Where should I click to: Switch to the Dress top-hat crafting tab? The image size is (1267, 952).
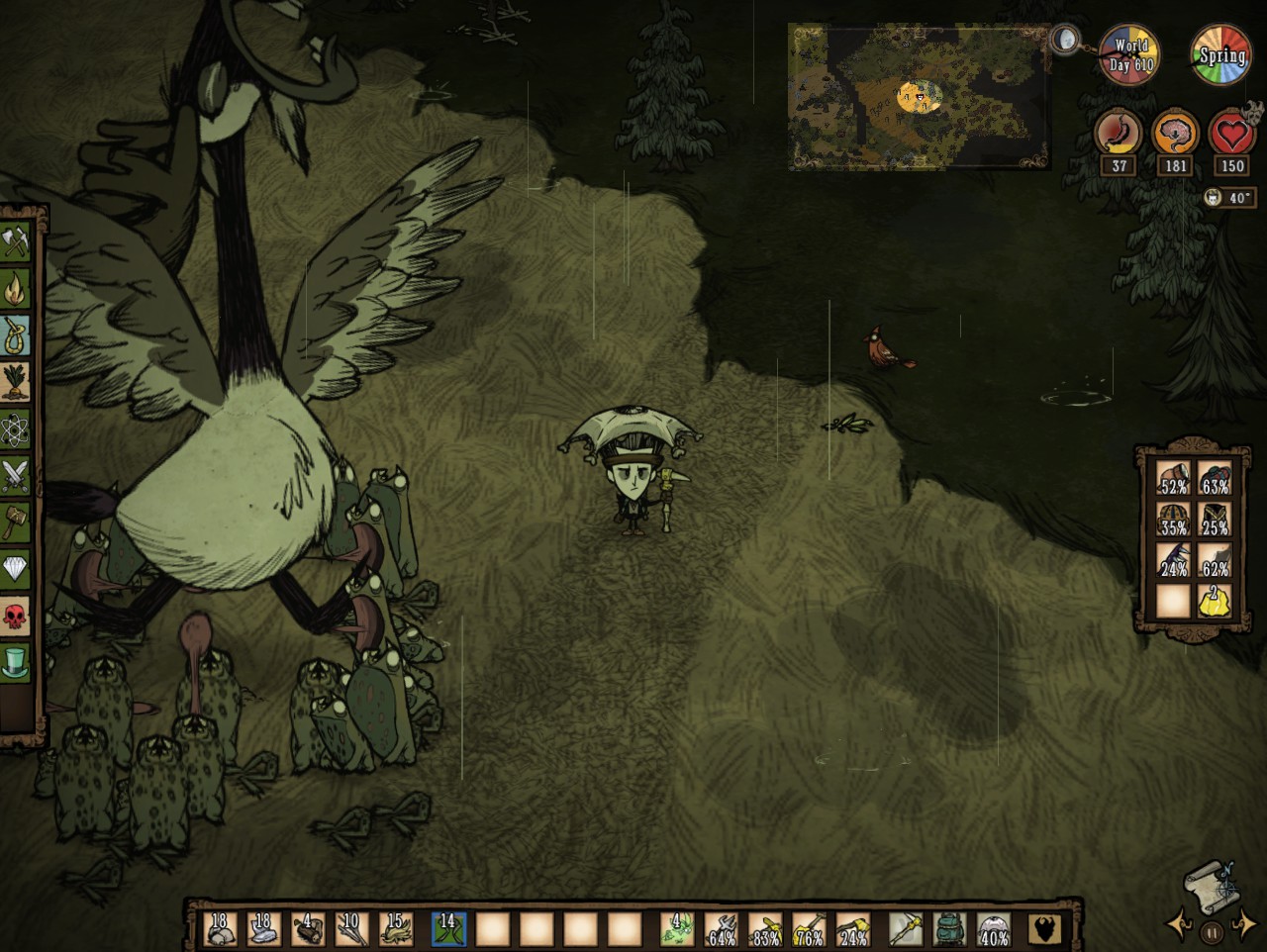[15, 662]
